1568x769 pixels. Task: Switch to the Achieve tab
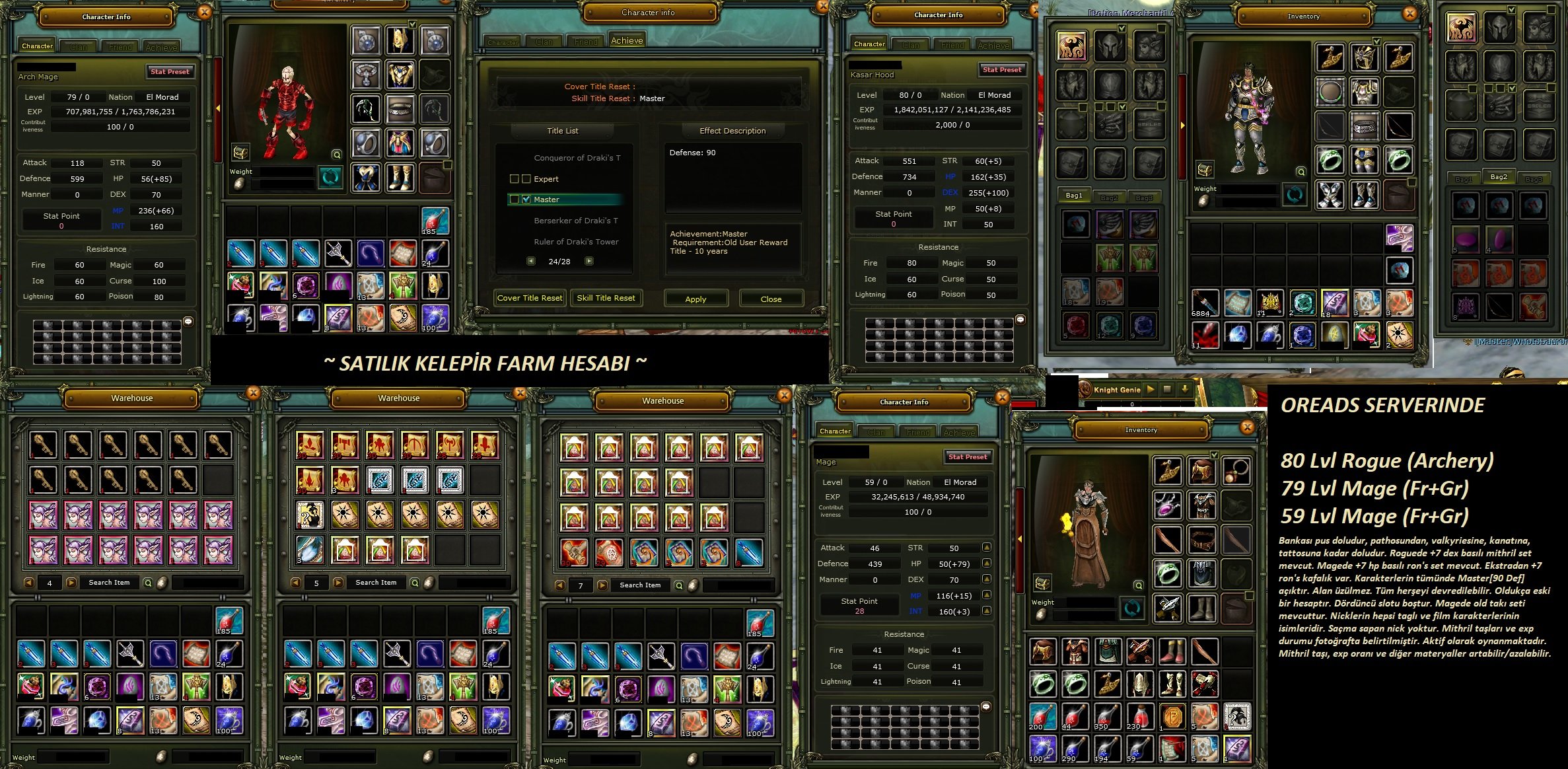coord(627,40)
